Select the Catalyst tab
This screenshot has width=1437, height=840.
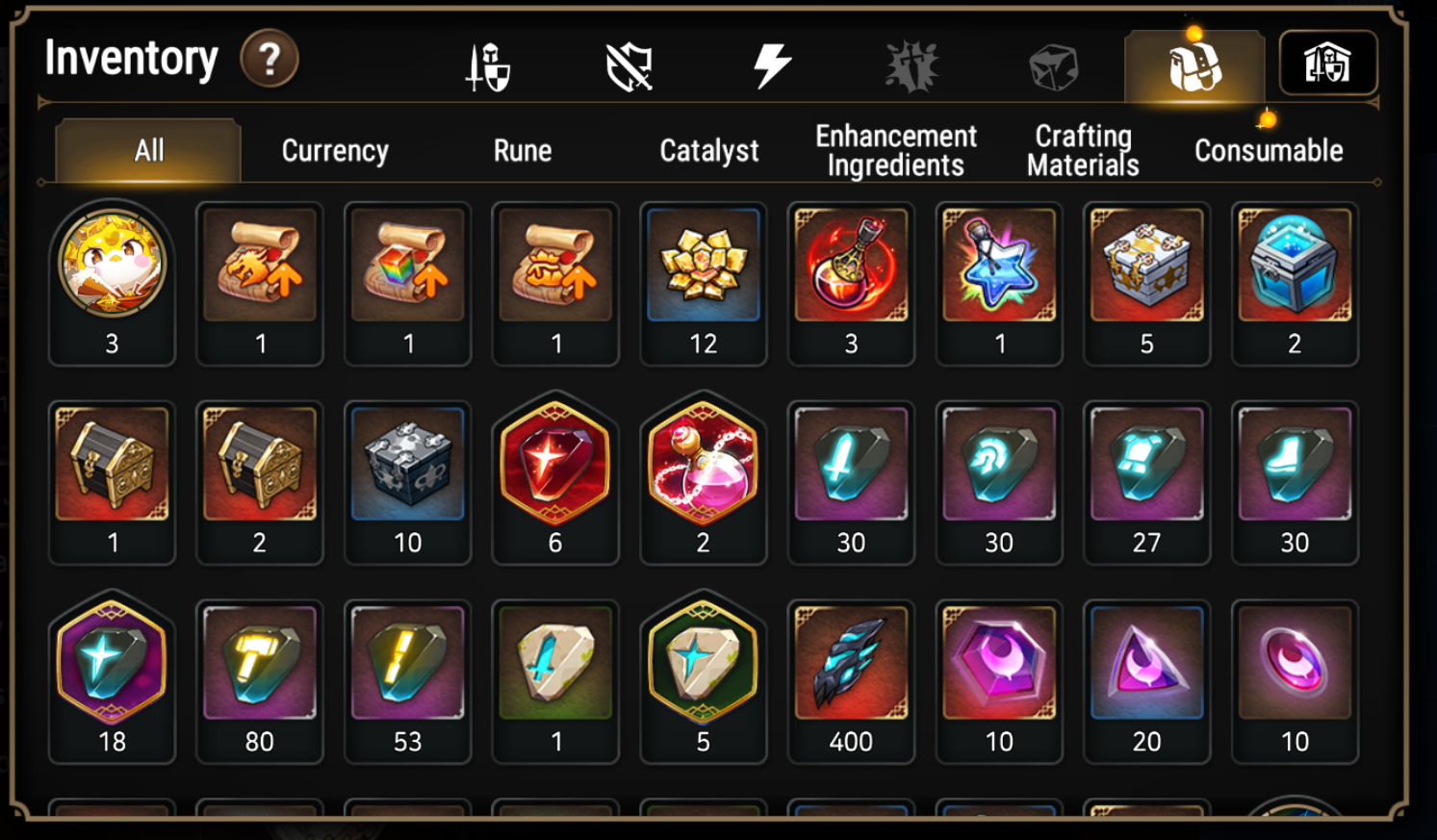click(707, 150)
